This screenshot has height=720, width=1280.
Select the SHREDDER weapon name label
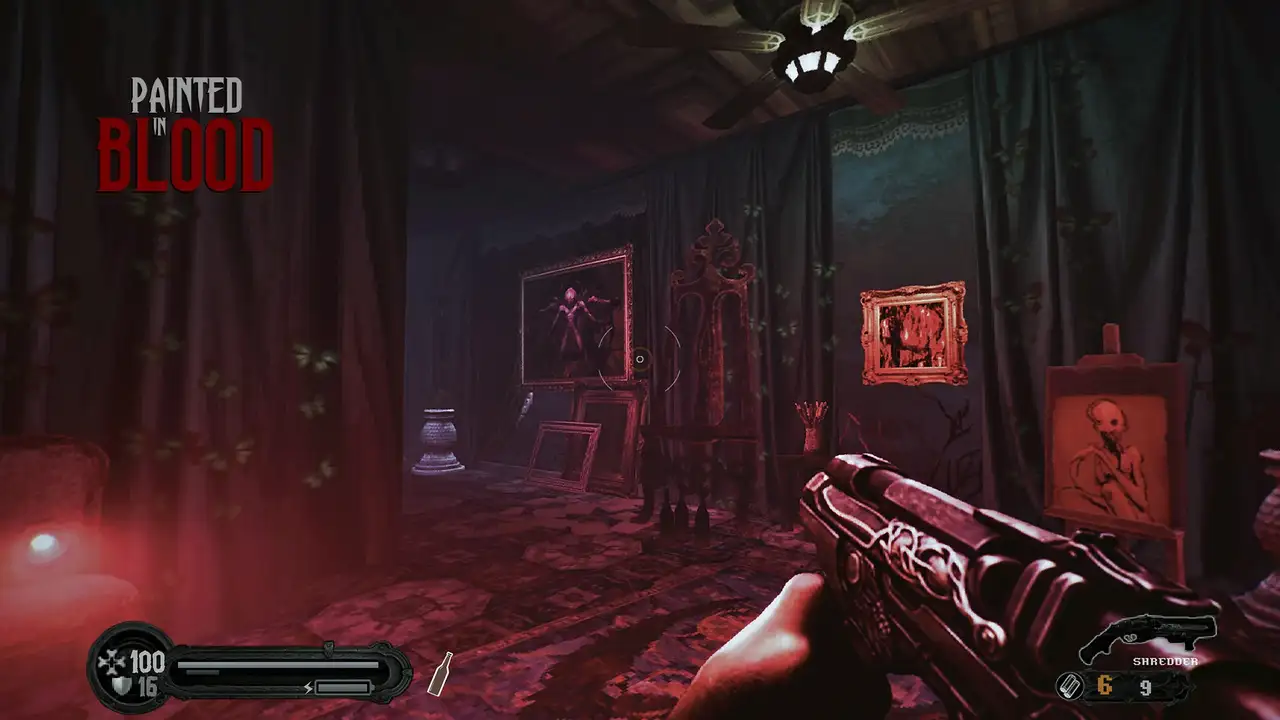[1164, 661]
